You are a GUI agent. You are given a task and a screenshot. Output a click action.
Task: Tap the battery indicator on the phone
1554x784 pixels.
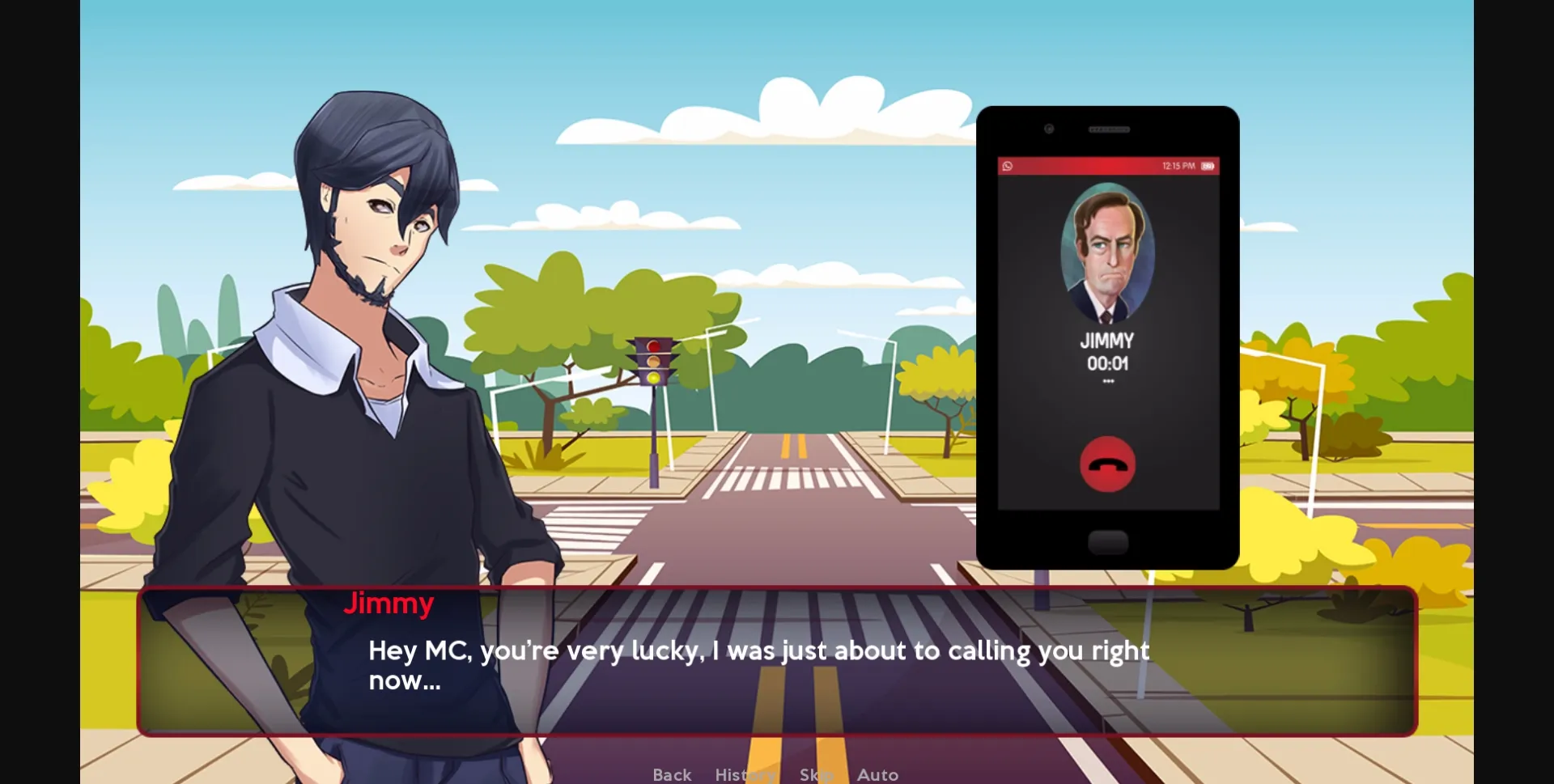[x=1206, y=166]
